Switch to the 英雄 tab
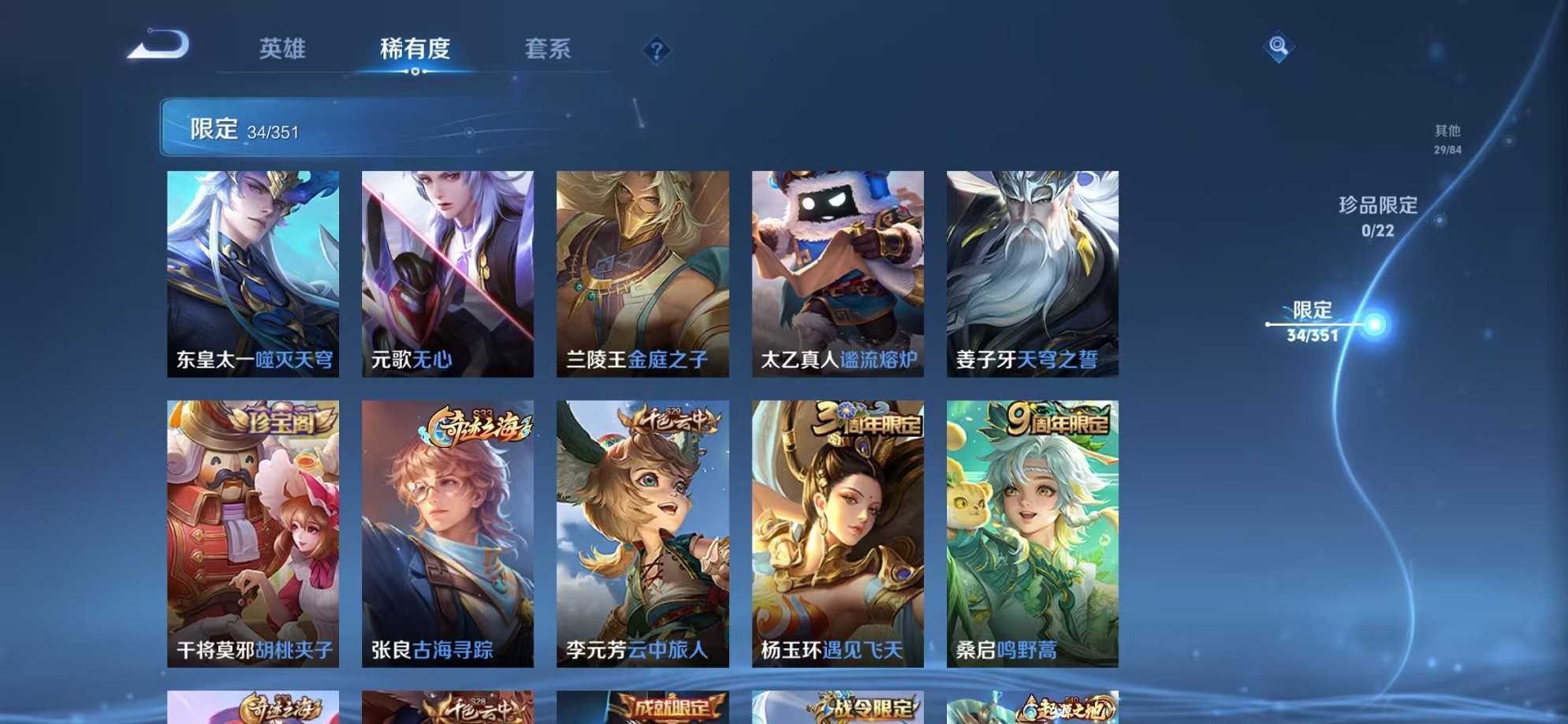The image size is (1568, 724). pyautogui.click(x=284, y=49)
